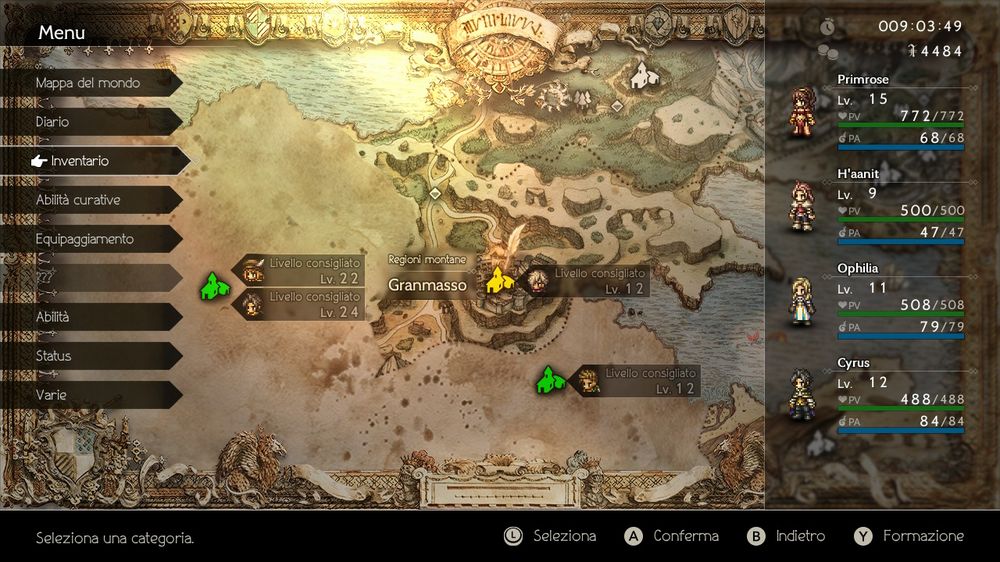Open the Equipaggiamento menu
1000x562 pixels.
pos(90,239)
